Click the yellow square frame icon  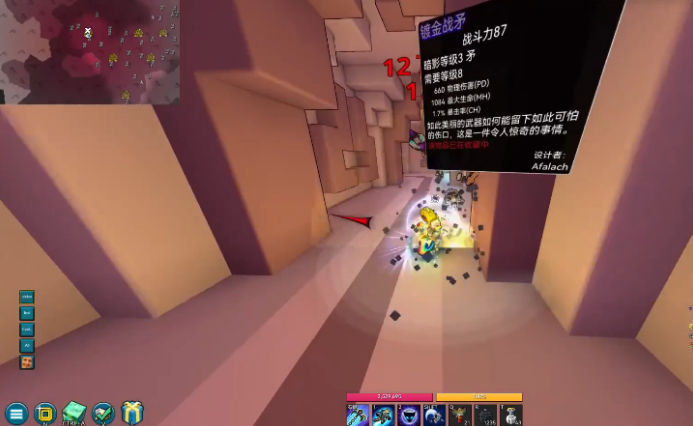(44, 412)
